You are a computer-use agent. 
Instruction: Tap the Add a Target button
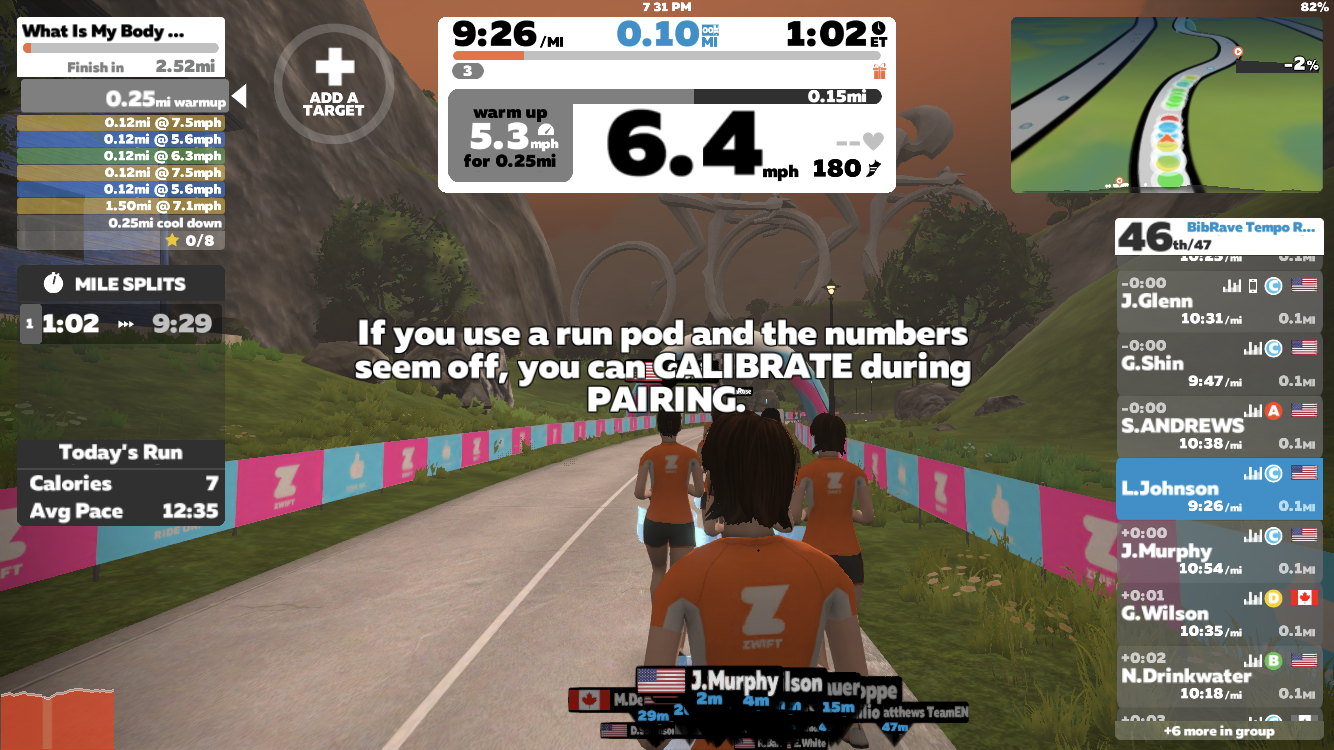(334, 84)
